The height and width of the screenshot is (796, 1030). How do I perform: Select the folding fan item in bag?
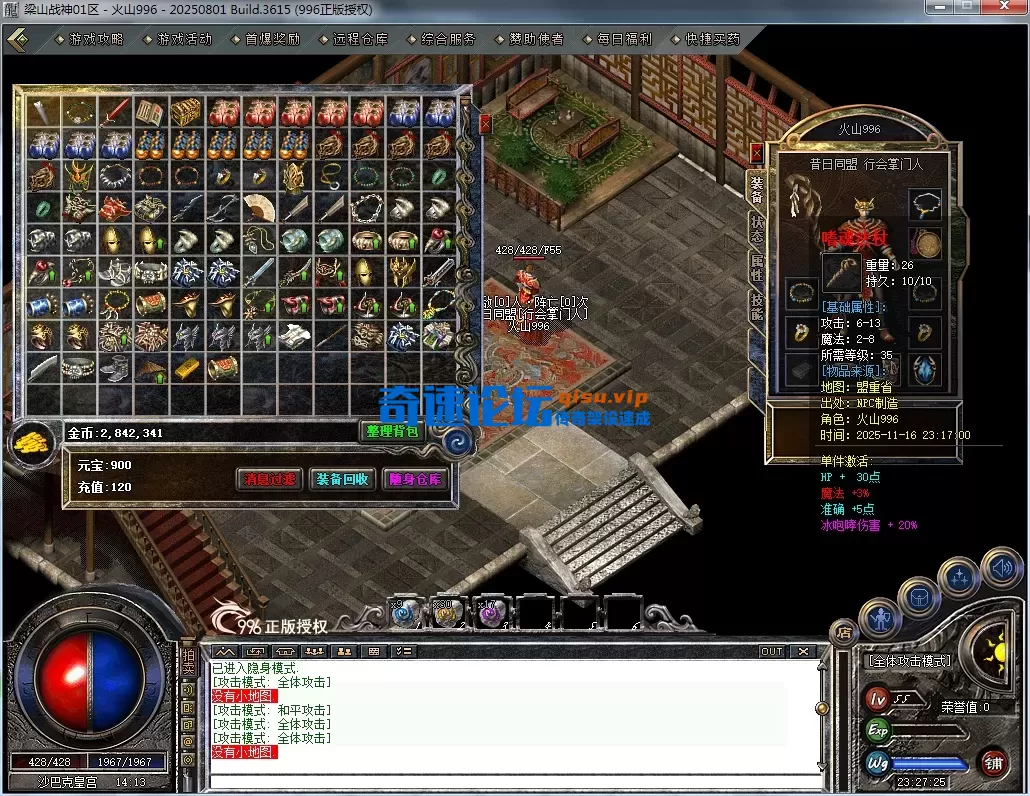click(x=259, y=207)
